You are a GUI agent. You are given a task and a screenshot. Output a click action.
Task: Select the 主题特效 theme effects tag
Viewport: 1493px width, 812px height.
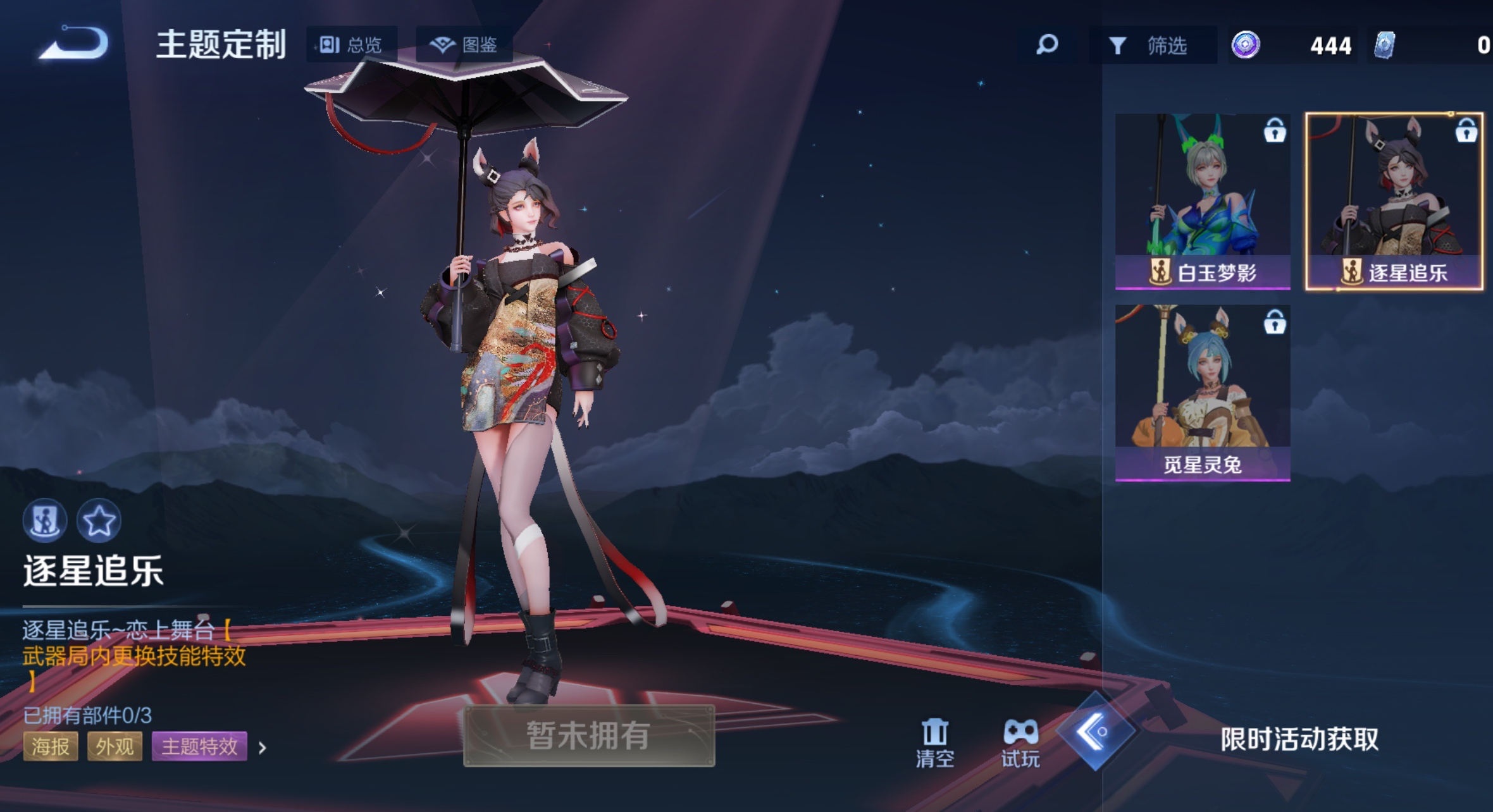(x=199, y=747)
